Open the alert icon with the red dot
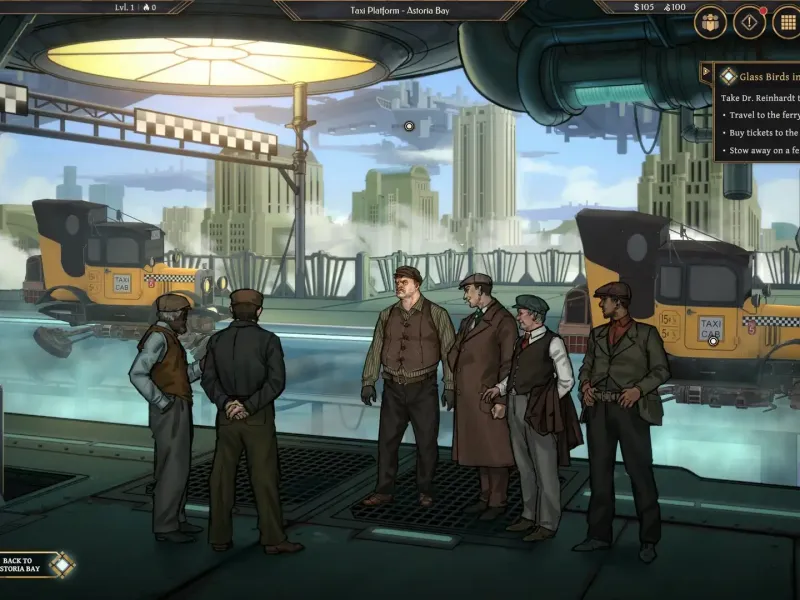The width and height of the screenshot is (800, 600). (749, 22)
